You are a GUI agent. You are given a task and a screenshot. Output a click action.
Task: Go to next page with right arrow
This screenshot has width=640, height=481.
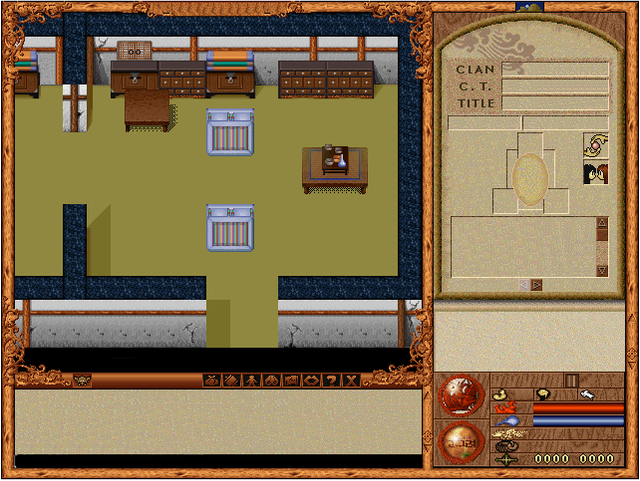(x=537, y=285)
